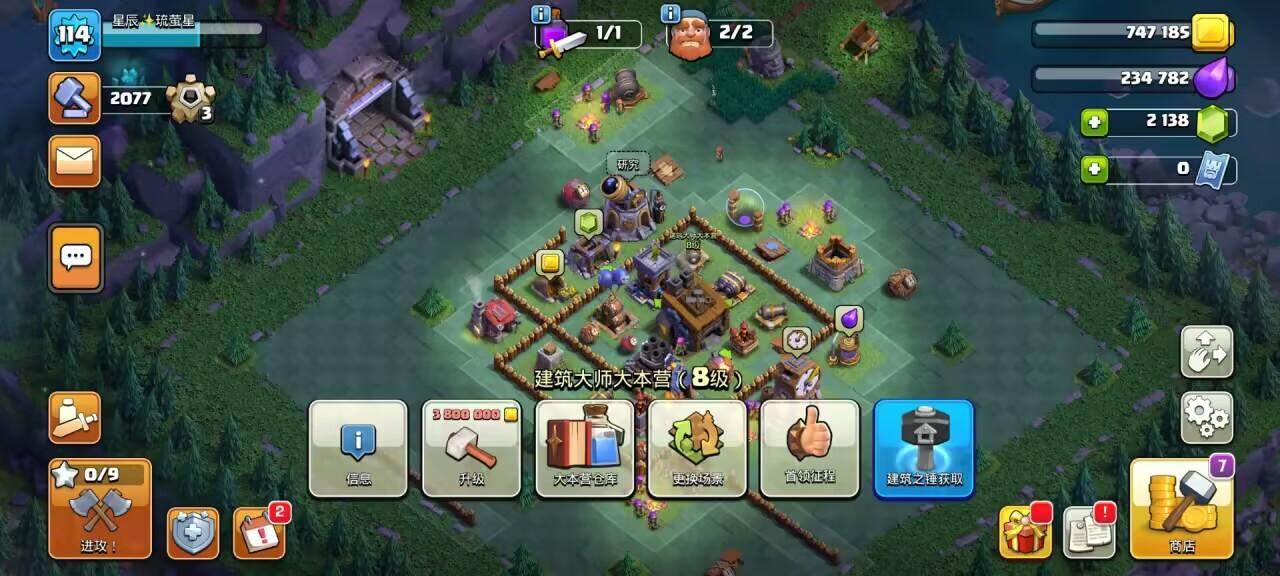
Task: Open the 信息 info panel
Action: pyautogui.click(x=357, y=449)
